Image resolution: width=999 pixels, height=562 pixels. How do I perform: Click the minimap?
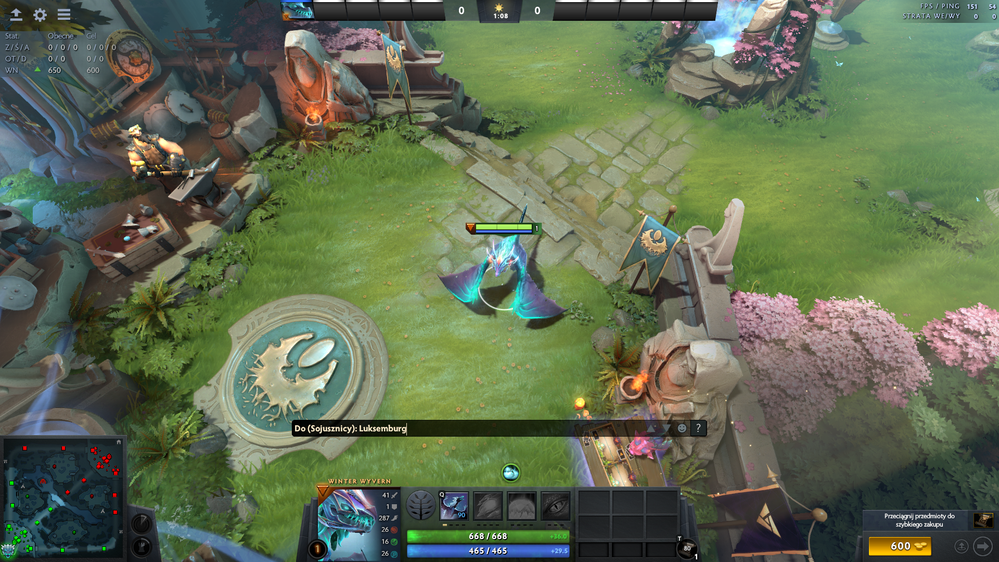[64, 497]
